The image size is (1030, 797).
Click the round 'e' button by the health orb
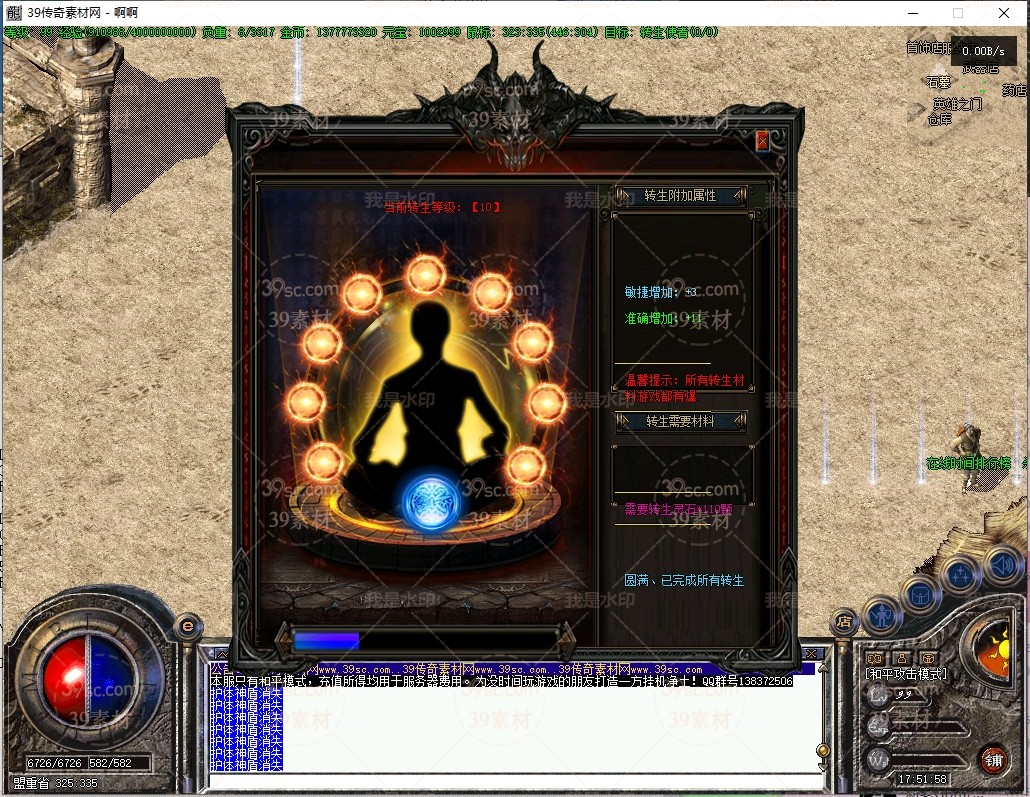(x=187, y=626)
